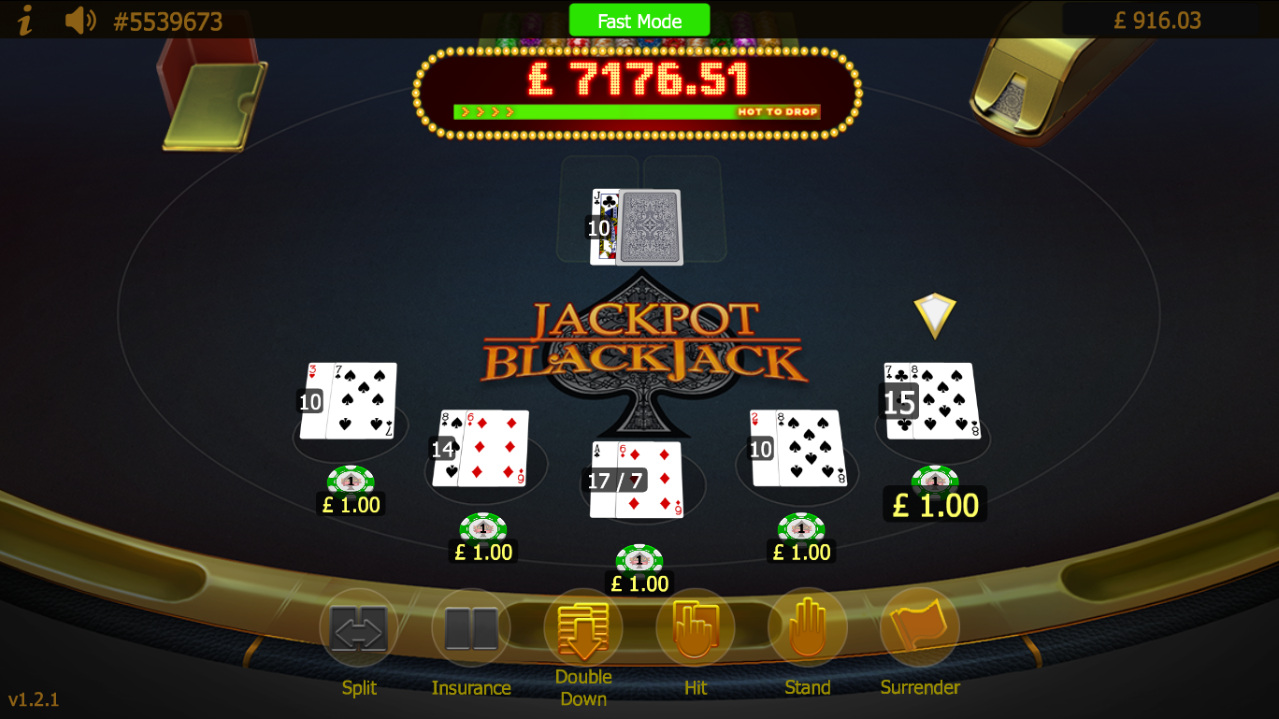The width and height of the screenshot is (1279, 719).
Task: Toggle Fast Mode
Action: tap(639, 20)
